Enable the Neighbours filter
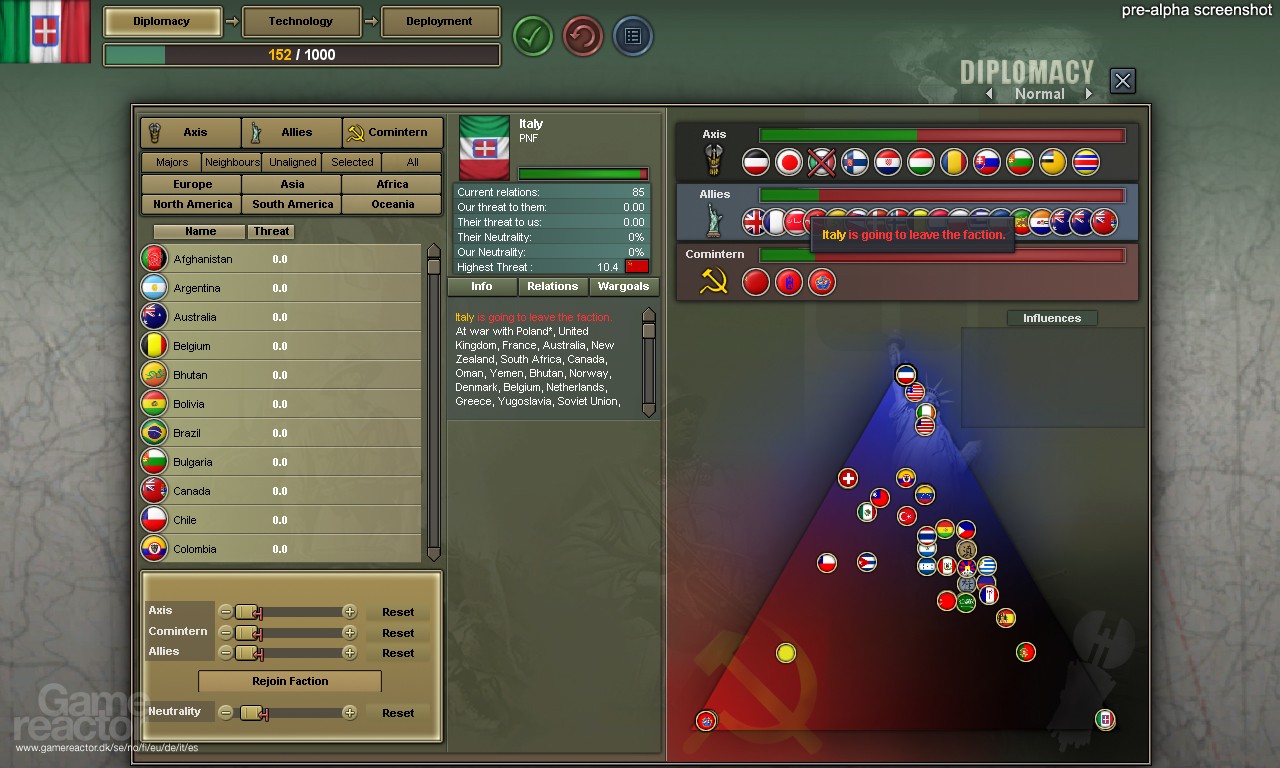Image resolution: width=1280 pixels, height=768 pixels. [232, 162]
